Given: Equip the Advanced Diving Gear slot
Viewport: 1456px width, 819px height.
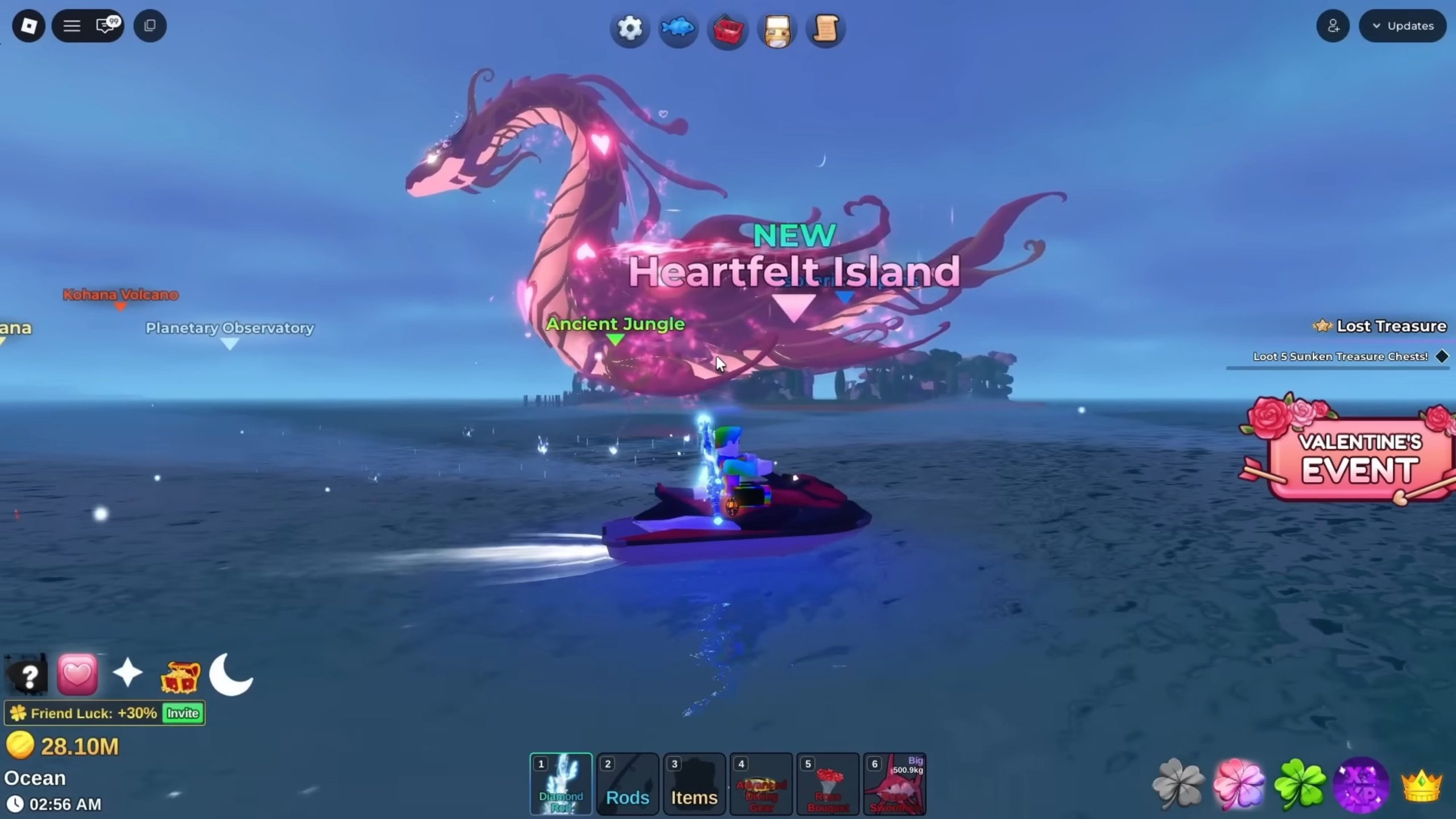Looking at the screenshot, I should pyautogui.click(x=761, y=784).
